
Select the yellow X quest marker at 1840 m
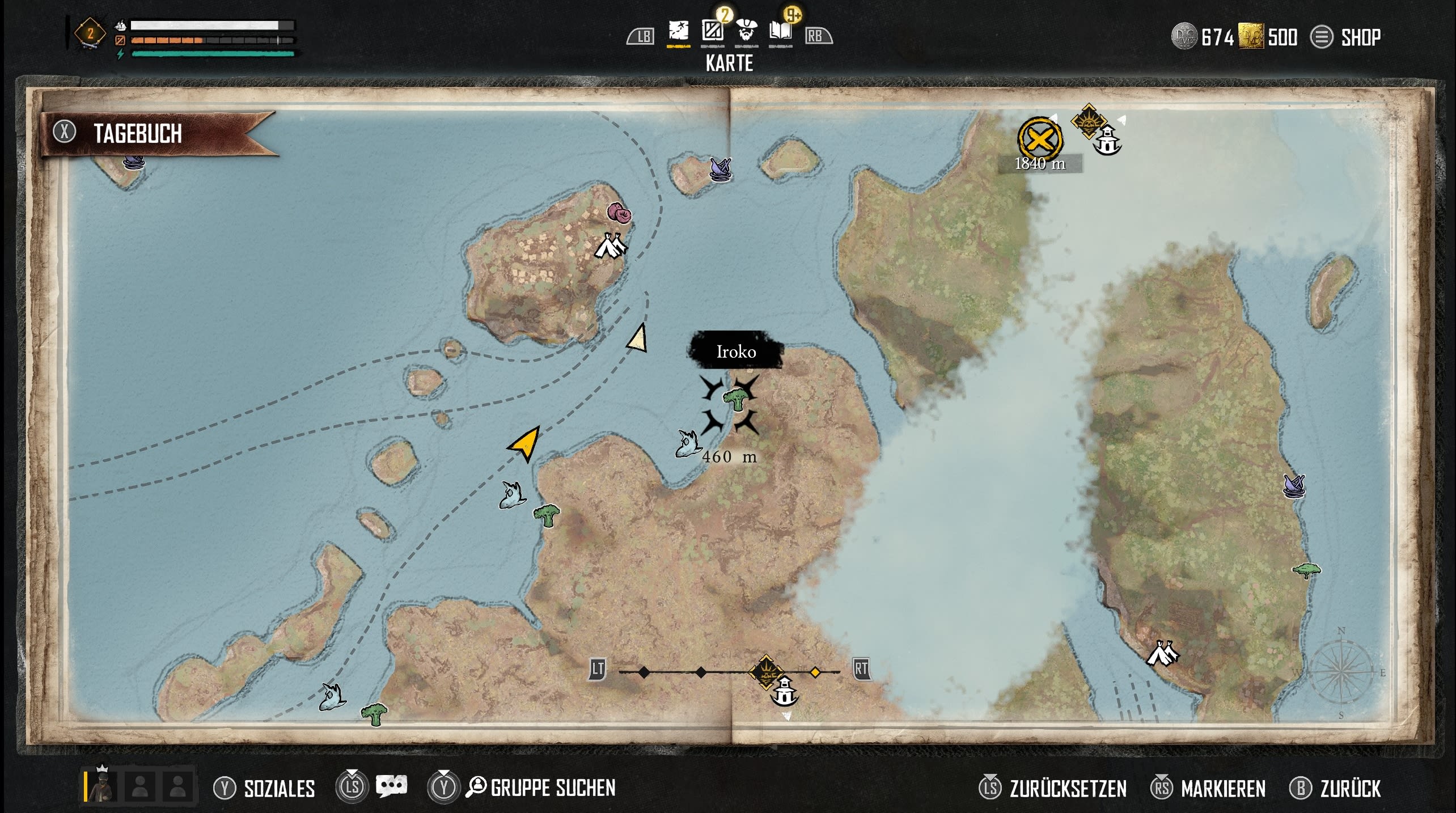[x=1040, y=138]
